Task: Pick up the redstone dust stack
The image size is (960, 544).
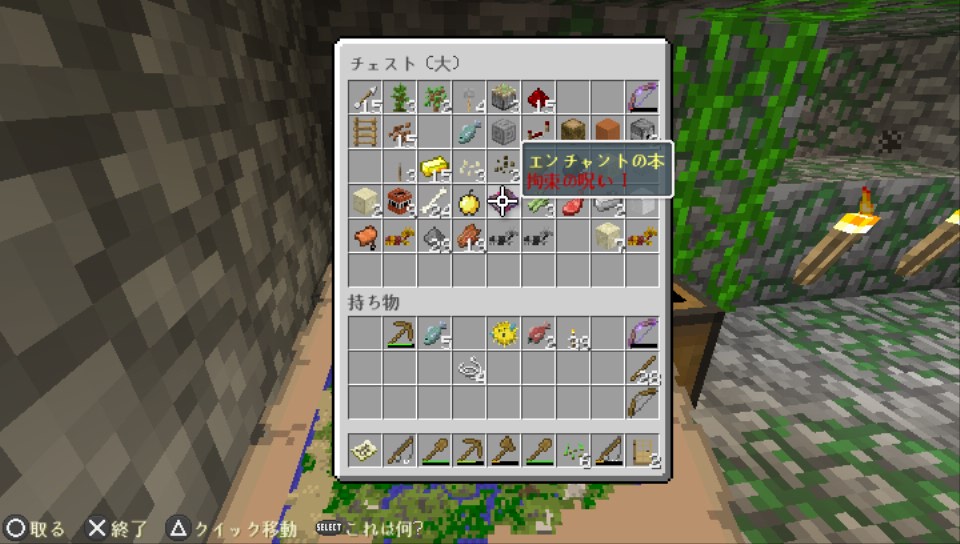Action: point(537,98)
